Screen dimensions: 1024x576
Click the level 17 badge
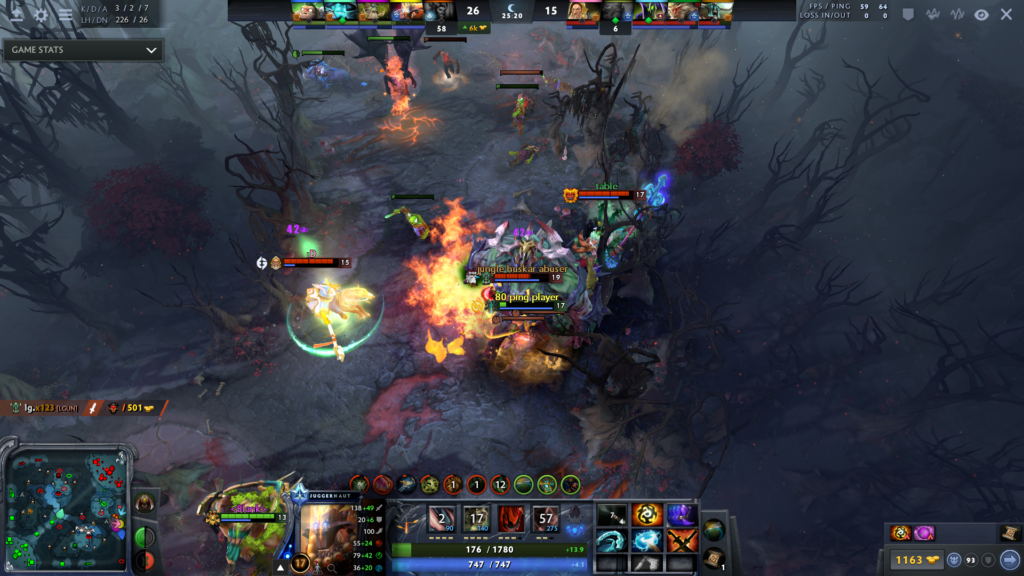(300, 563)
